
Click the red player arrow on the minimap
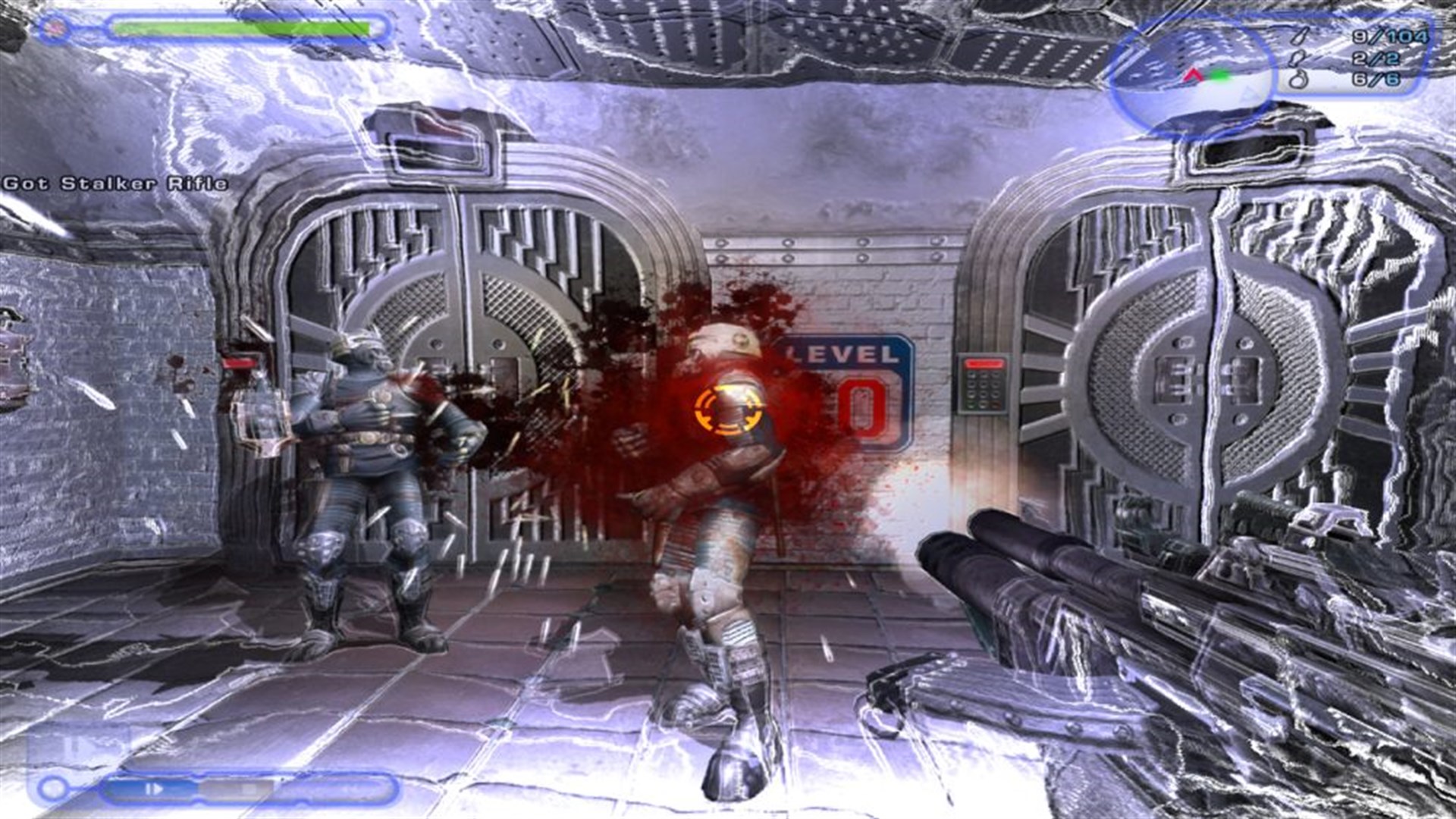pyautogui.click(x=1192, y=75)
